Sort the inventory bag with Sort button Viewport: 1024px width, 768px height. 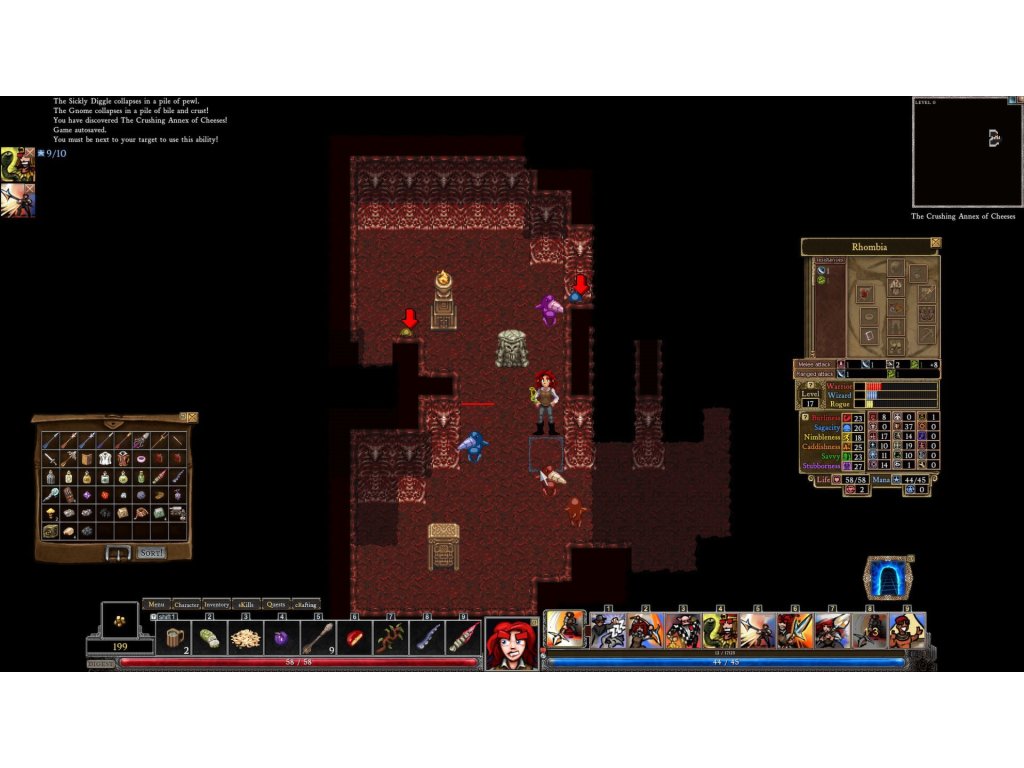pos(152,552)
